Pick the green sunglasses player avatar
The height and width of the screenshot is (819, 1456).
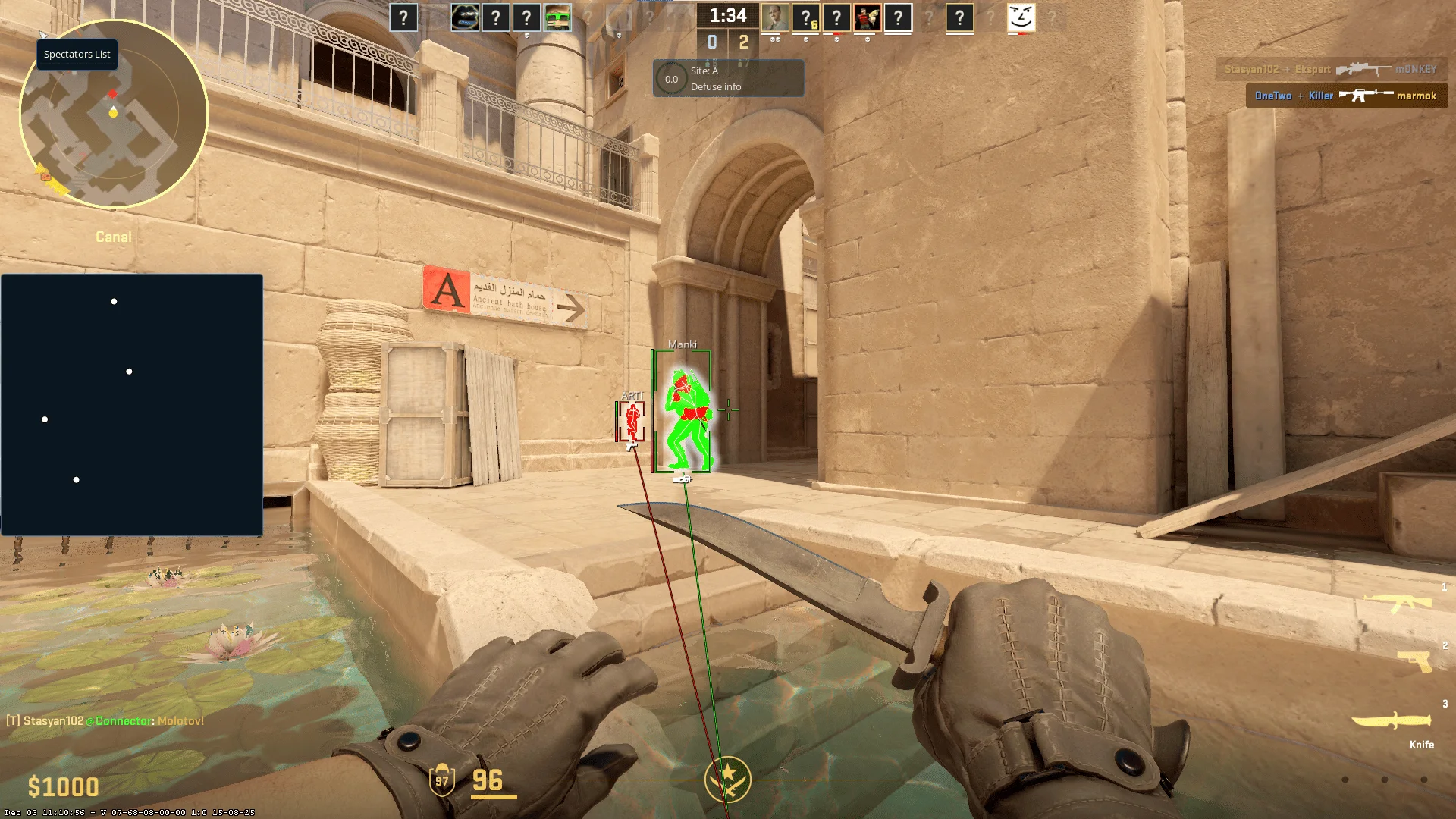[x=557, y=17]
